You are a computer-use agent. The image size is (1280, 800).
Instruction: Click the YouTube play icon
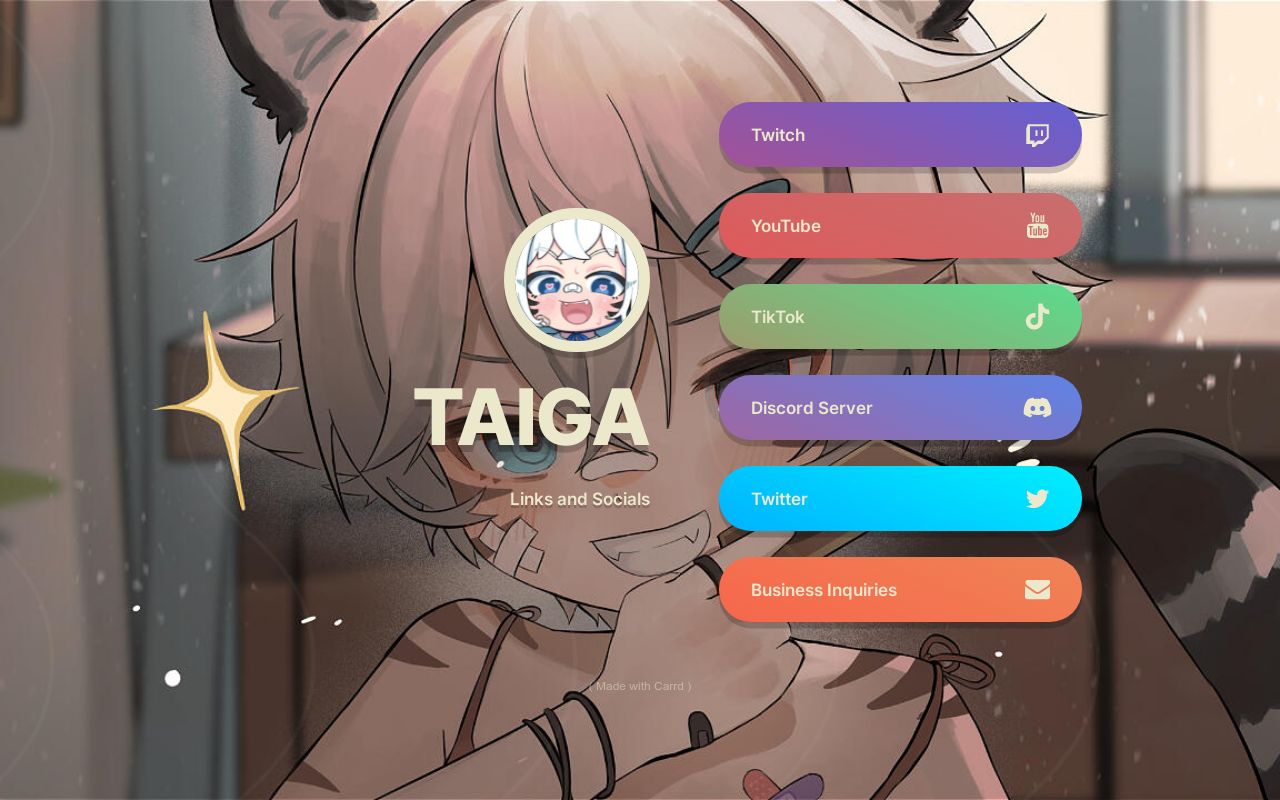(1037, 226)
